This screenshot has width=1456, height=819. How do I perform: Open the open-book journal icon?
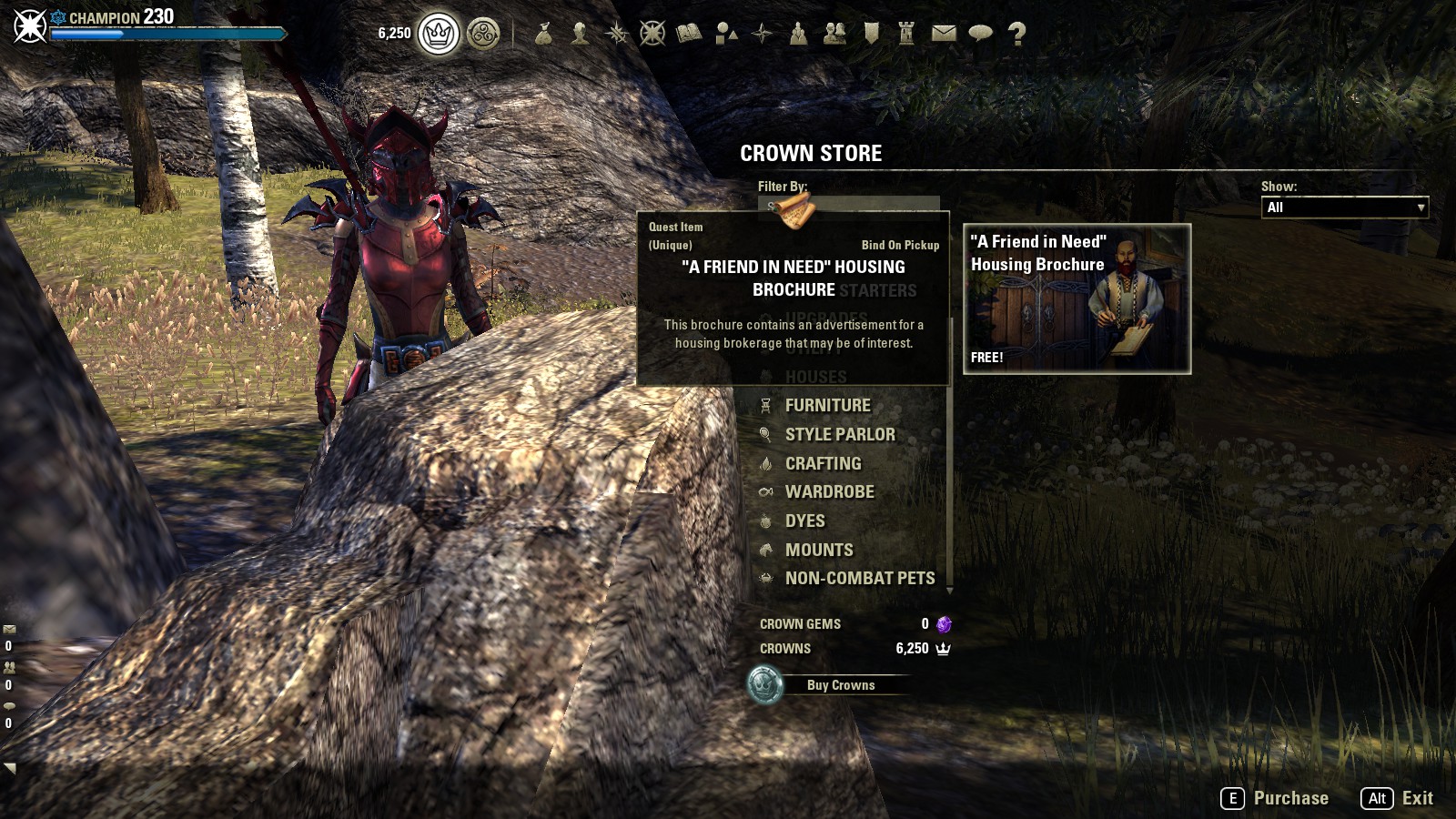coord(689,34)
